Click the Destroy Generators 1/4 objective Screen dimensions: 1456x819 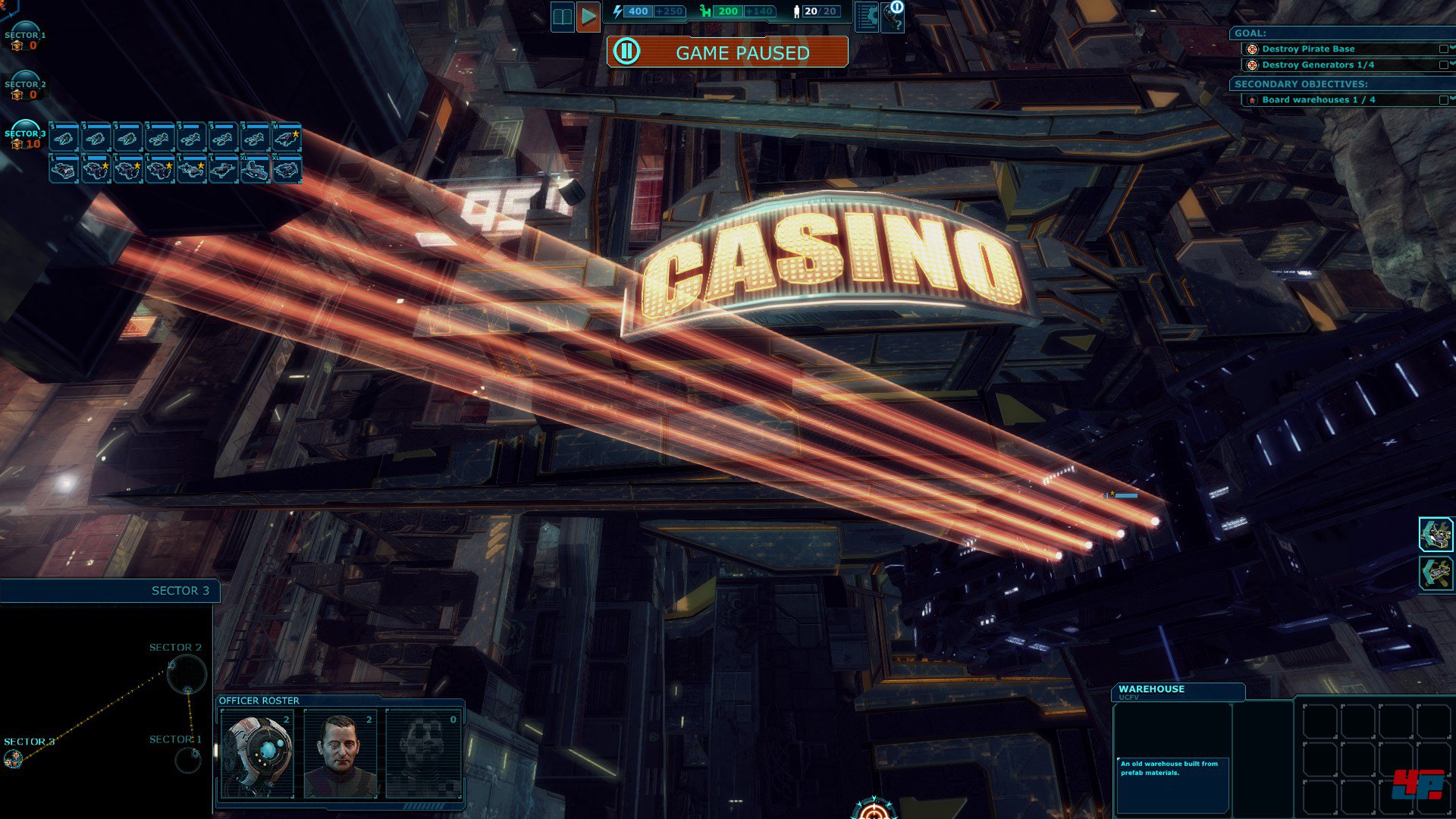tap(1317, 65)
